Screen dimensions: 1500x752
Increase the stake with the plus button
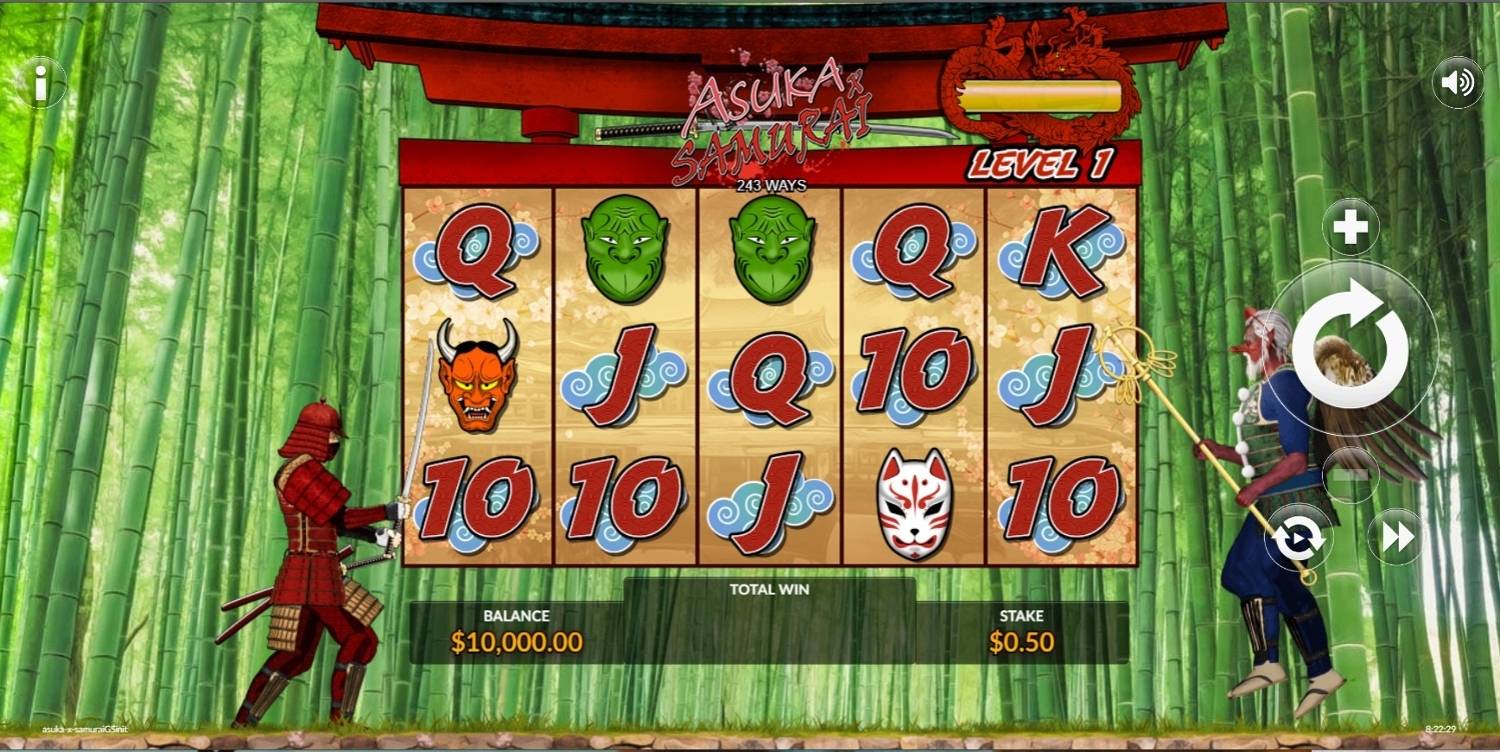1350,228
